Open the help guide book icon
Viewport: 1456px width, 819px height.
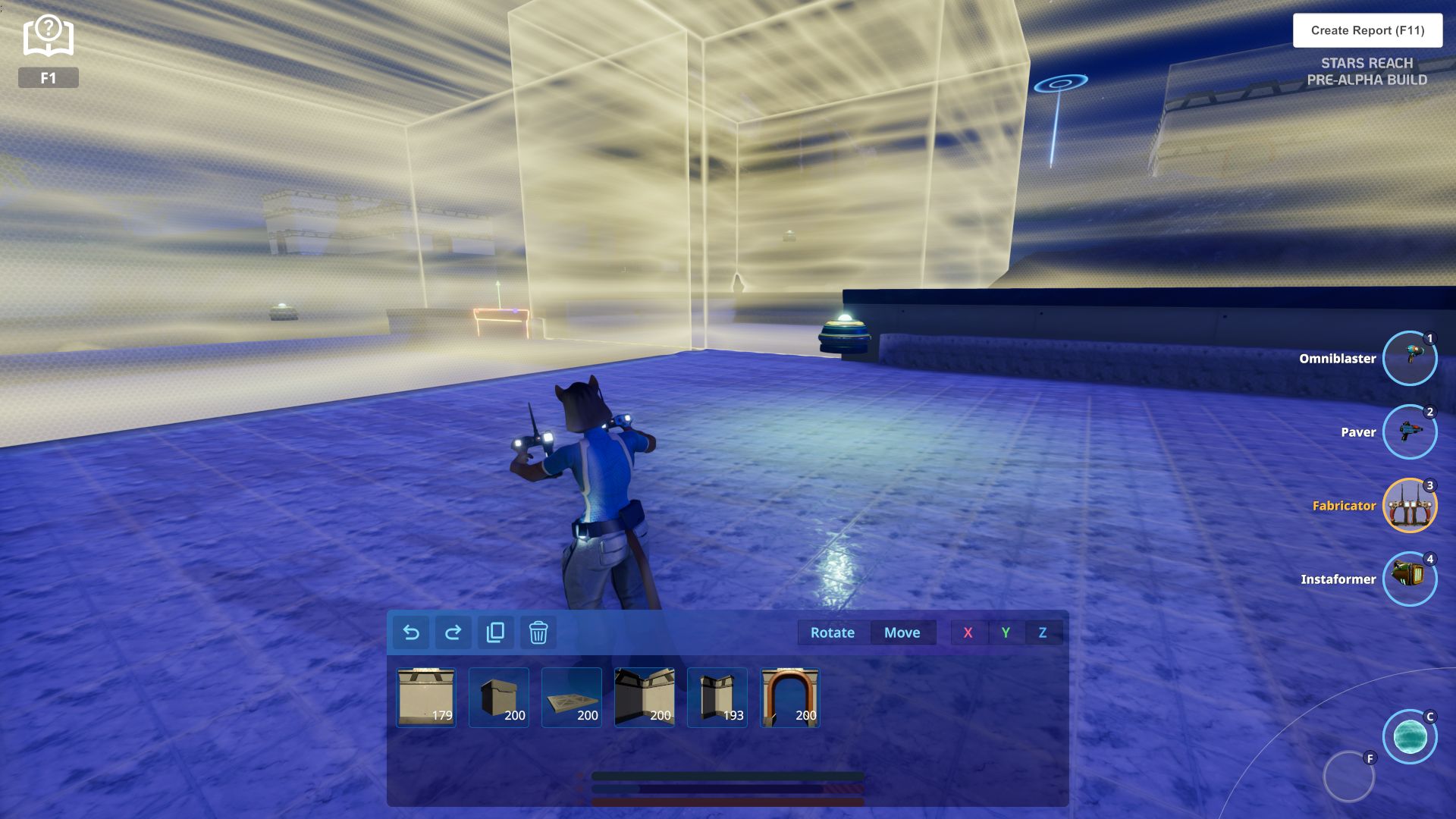click(49, 36)
